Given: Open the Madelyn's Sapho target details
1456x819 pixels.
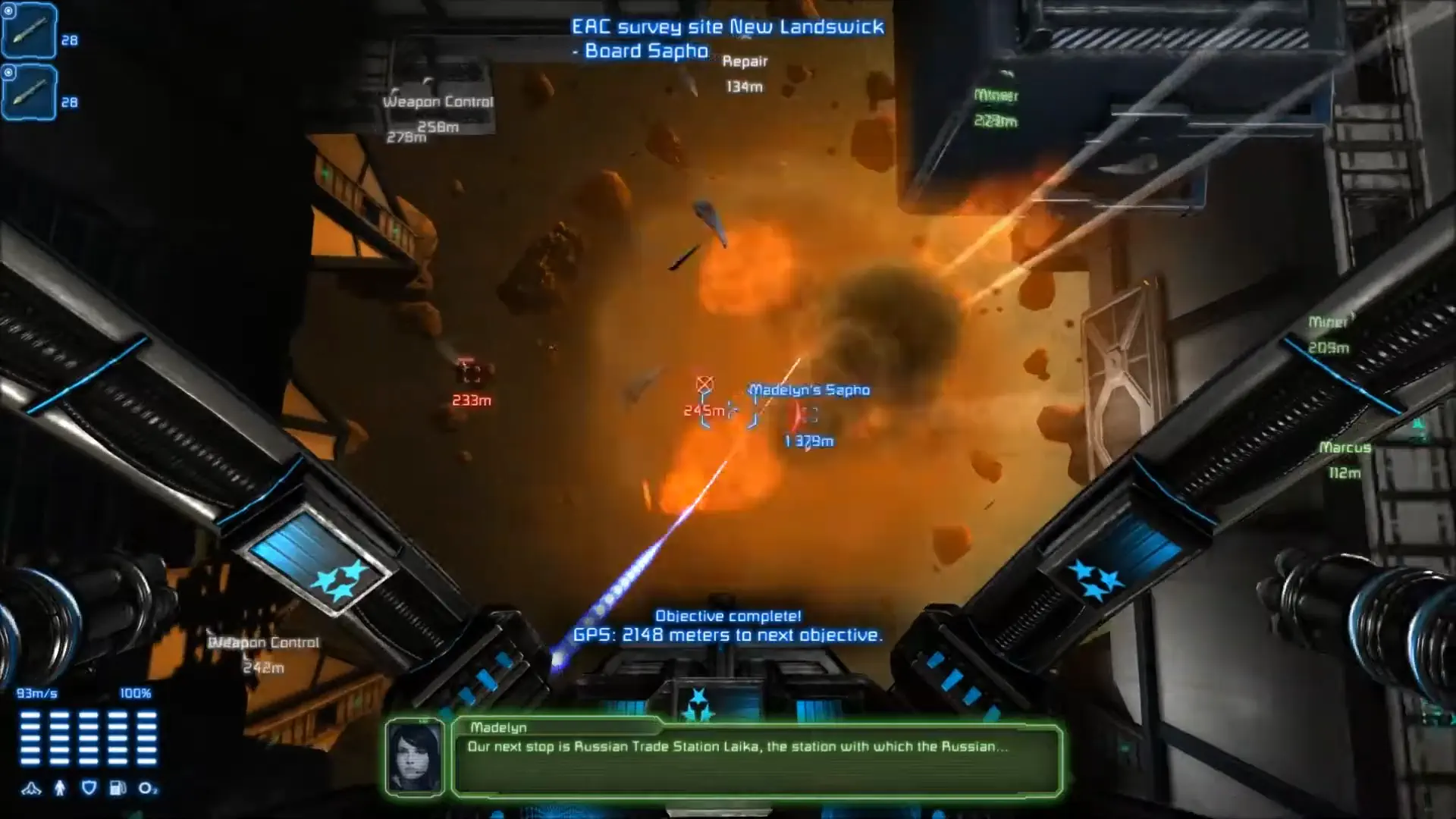Looking at the screenshot, I should [808, 390].
